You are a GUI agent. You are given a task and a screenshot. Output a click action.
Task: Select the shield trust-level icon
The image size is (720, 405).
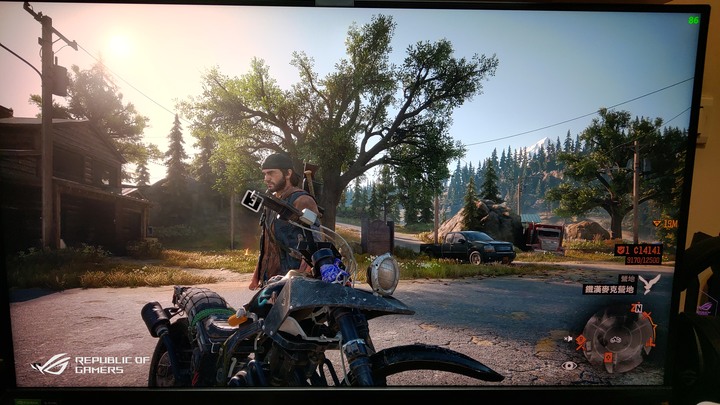622,249
